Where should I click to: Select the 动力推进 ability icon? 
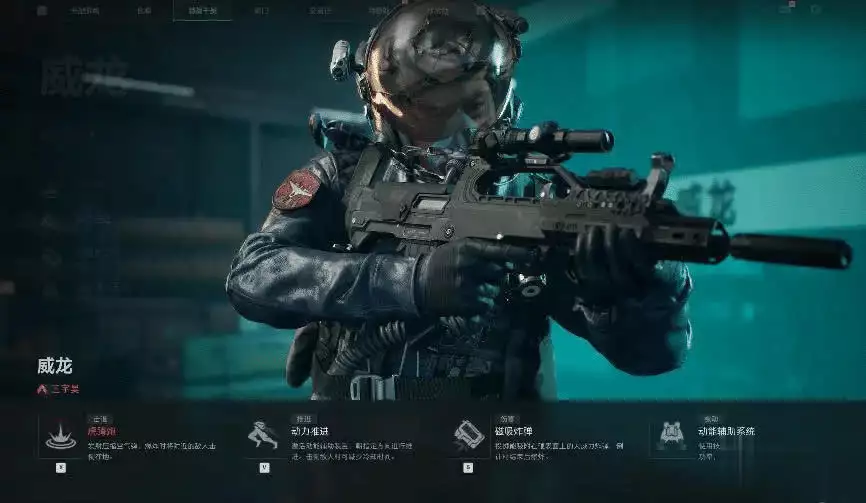point(263,436)
